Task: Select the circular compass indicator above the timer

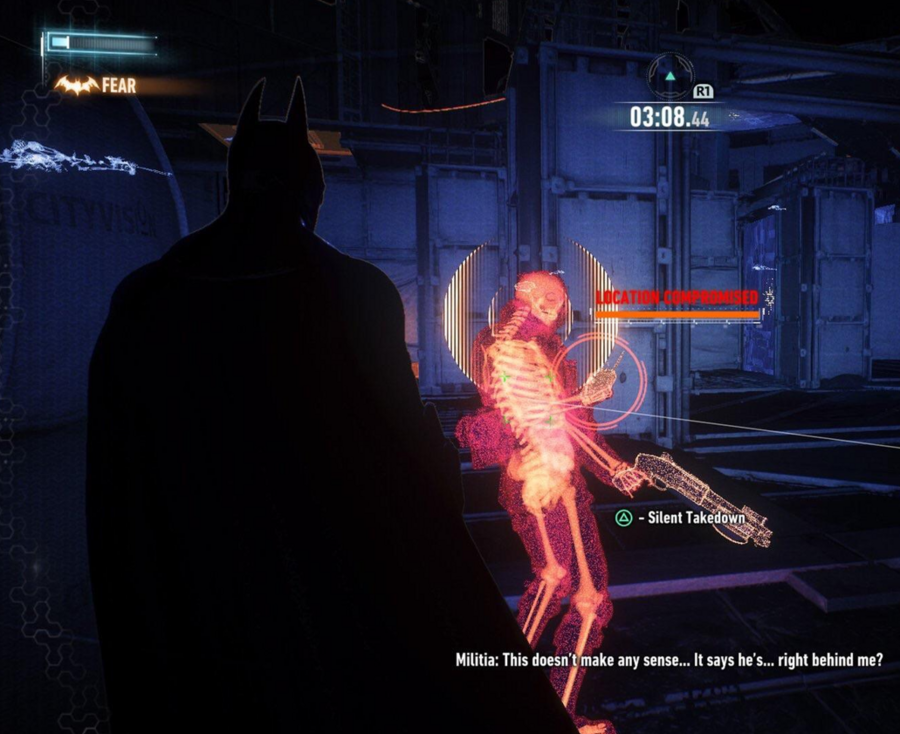Action: pyautogui.click(x=669, y=76)
